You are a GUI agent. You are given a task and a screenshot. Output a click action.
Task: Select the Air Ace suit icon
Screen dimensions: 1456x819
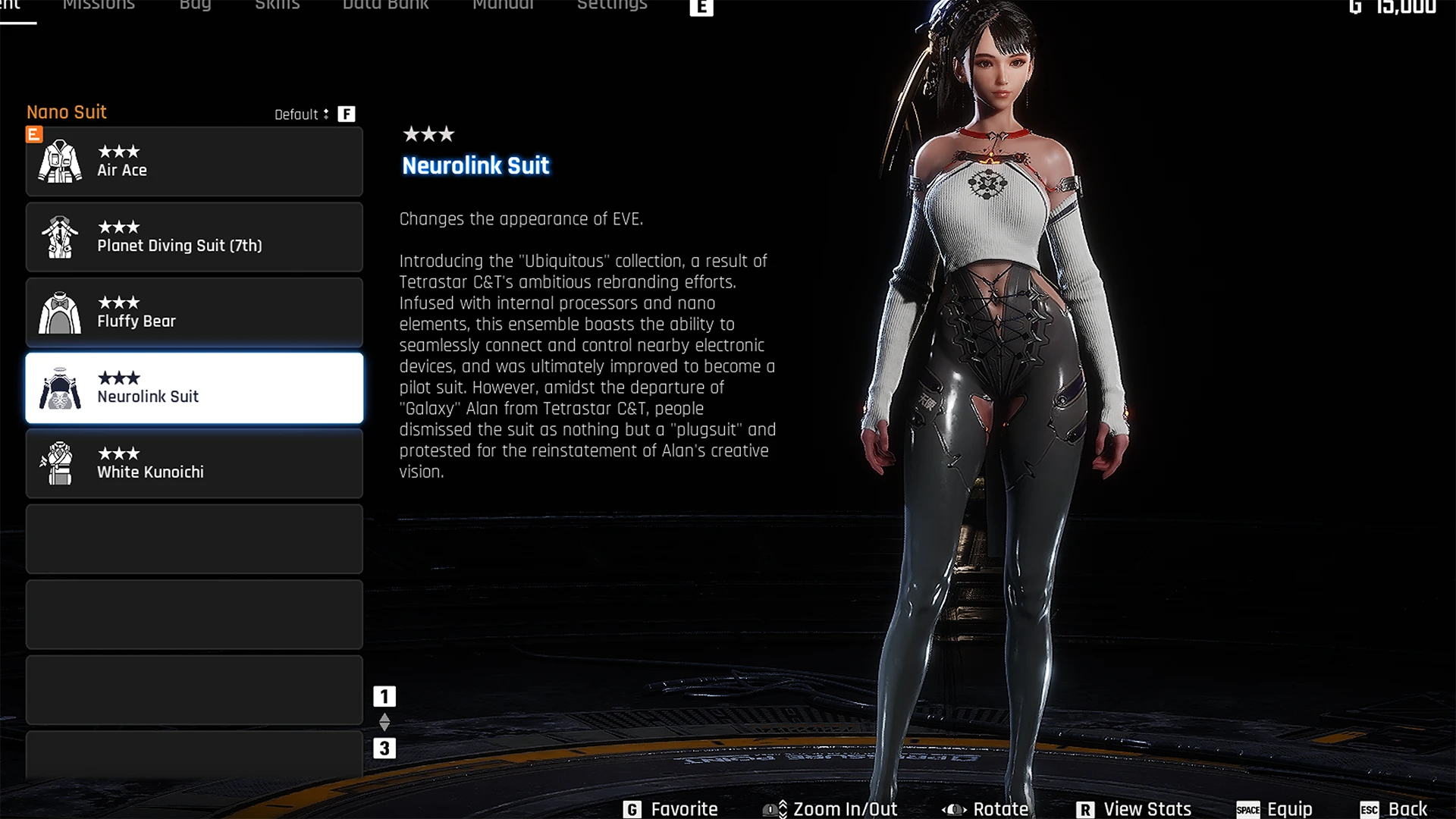click(x=60, y=161)
